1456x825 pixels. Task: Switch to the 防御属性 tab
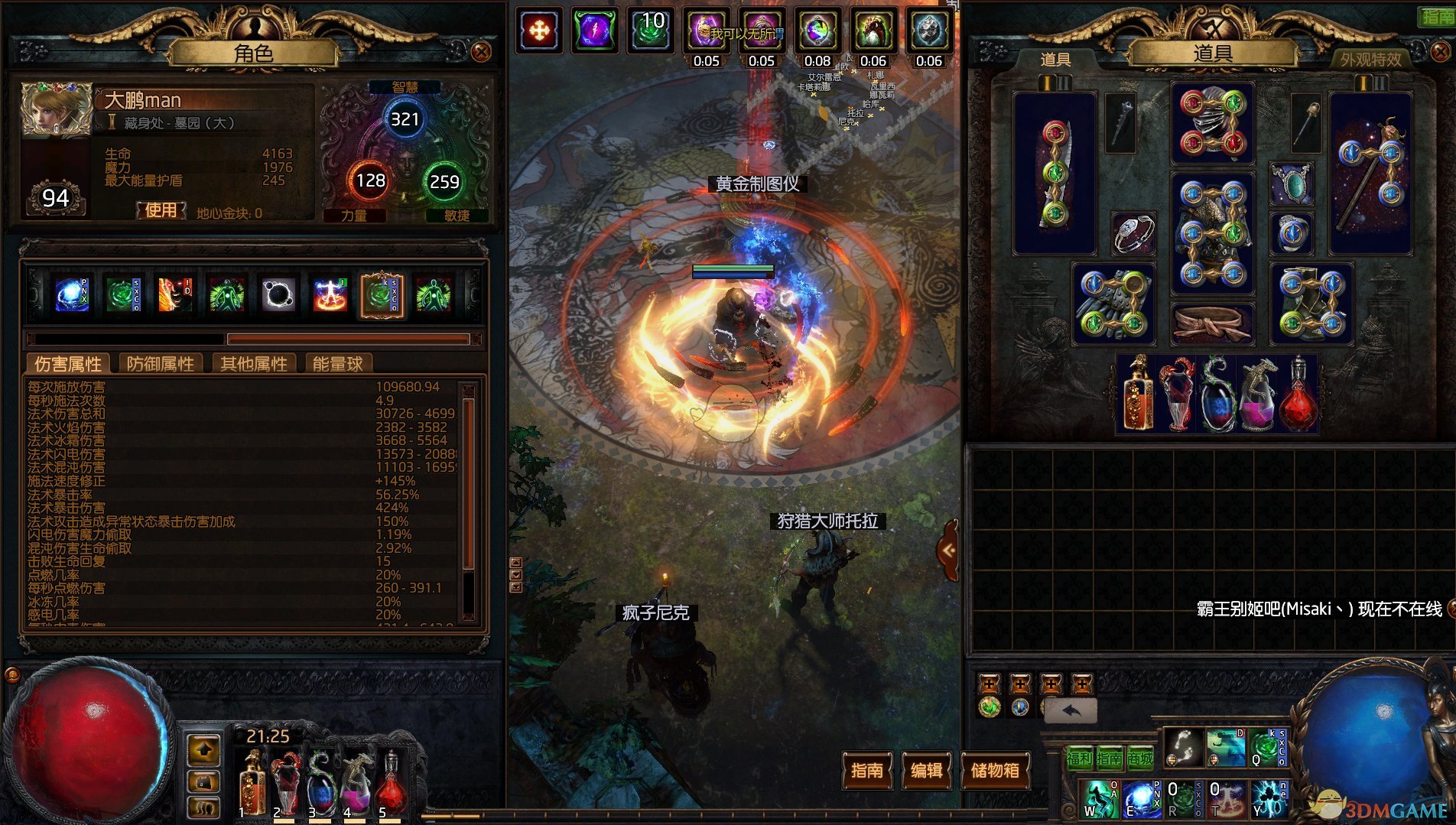pyautogui.click(x=160, y=364)
